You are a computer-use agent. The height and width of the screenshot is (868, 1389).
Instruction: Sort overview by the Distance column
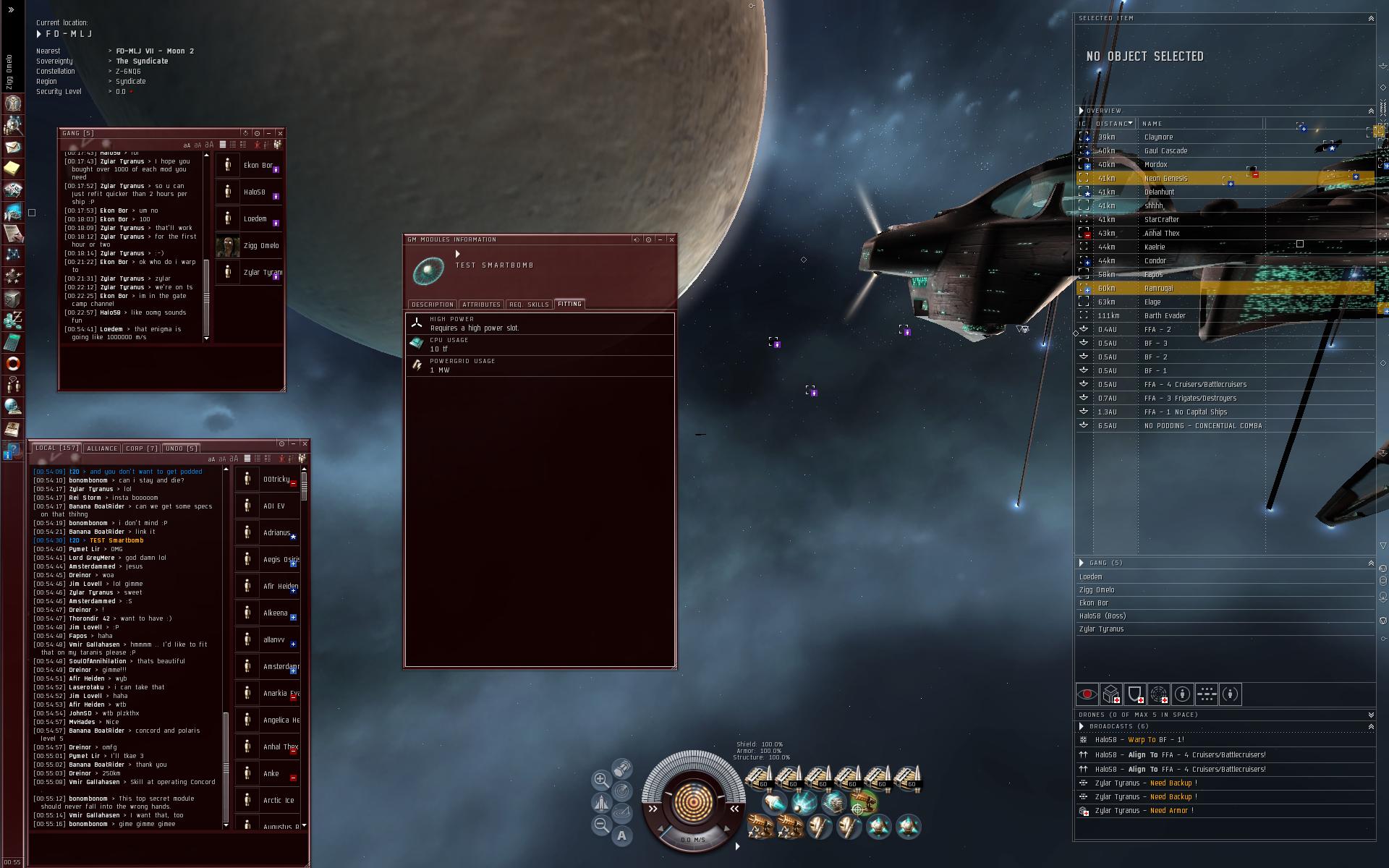point(1113,124)
